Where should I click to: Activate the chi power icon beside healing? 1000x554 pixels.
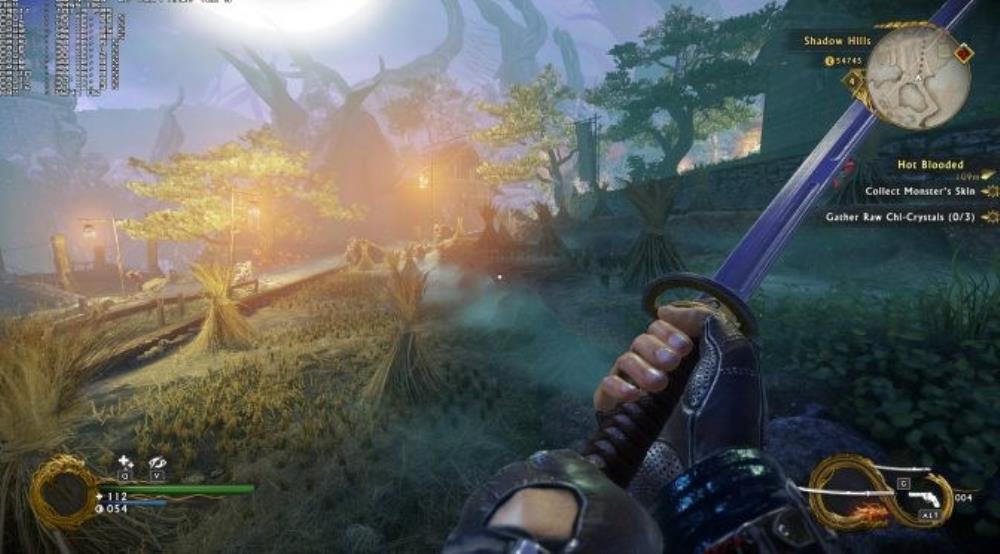point(156,462)
